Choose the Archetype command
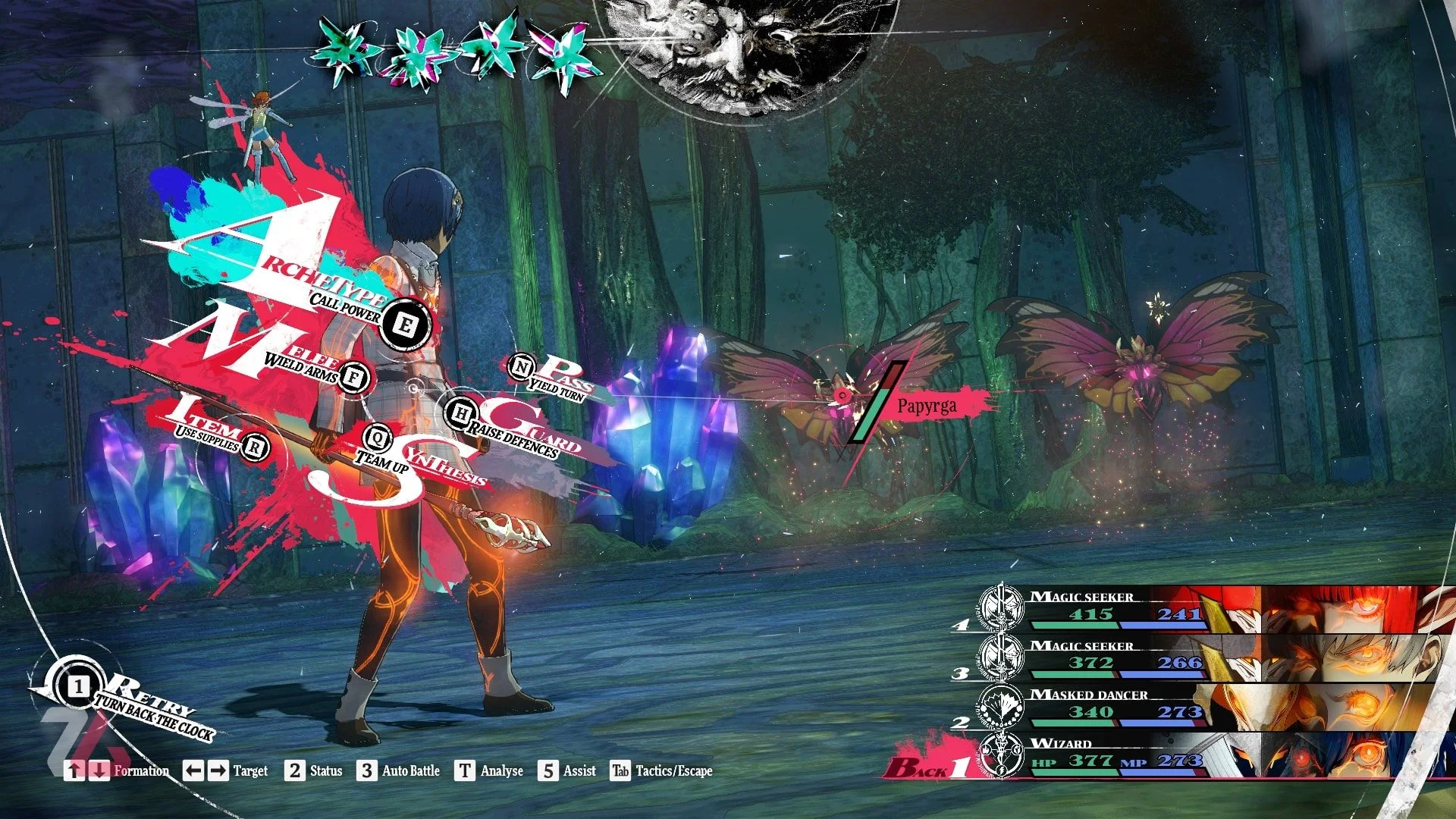1456x819 pixels. 406,325
